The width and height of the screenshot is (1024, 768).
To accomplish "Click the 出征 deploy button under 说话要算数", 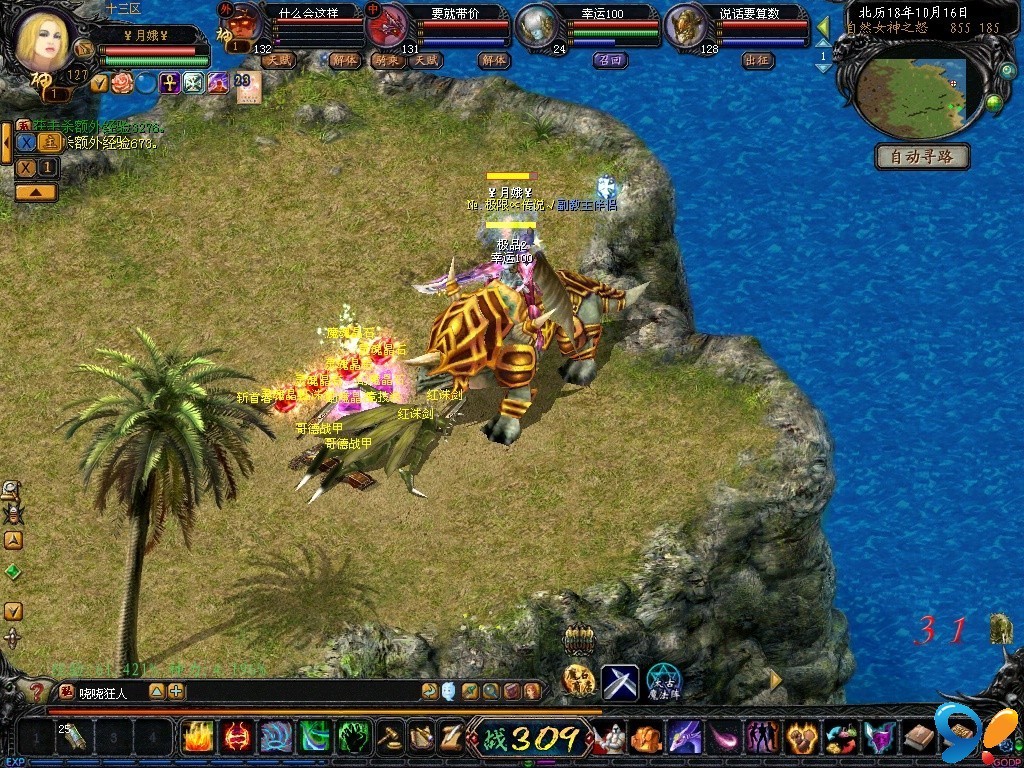I will (757, 60).
